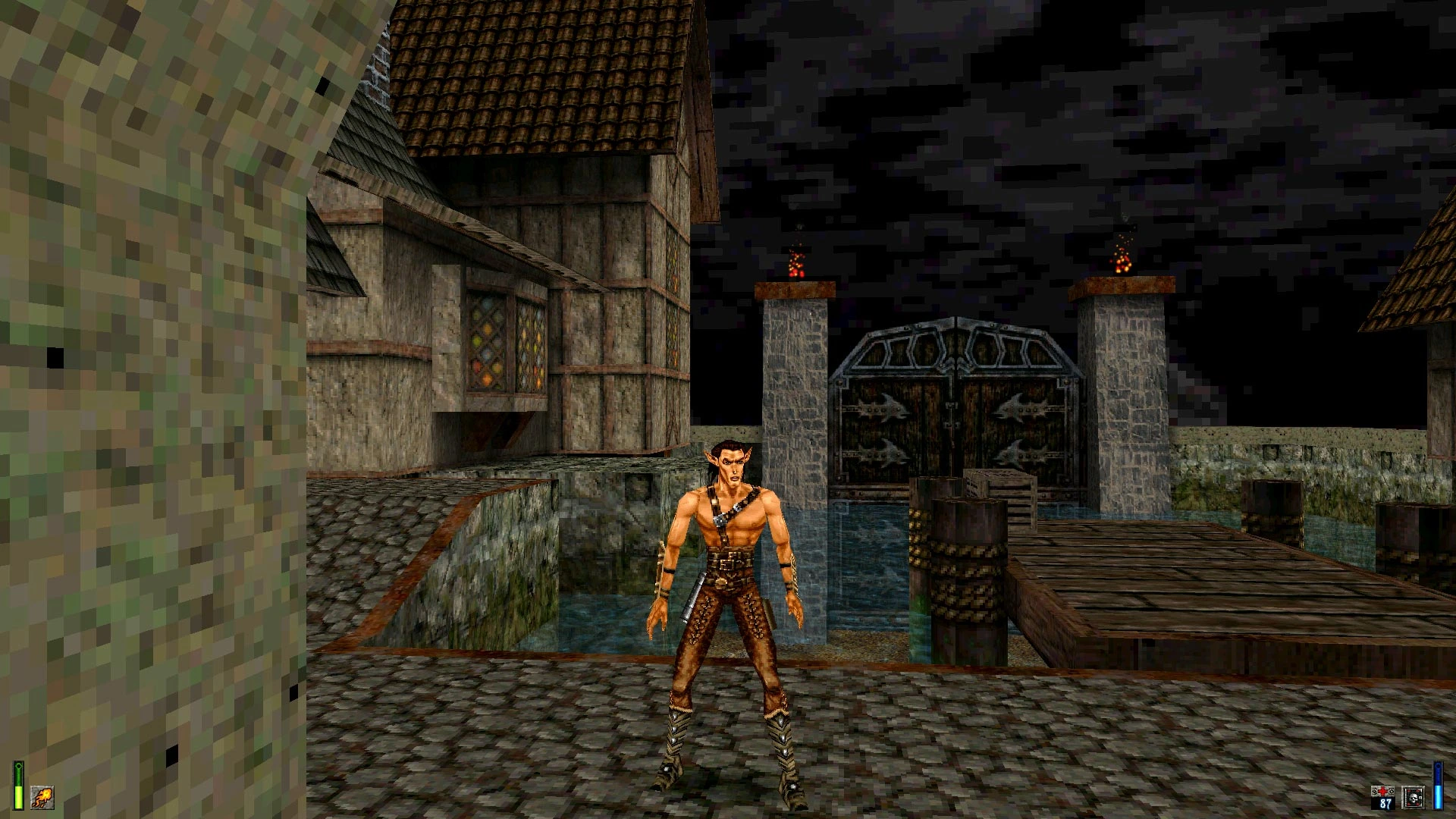Click the diamond marker atop the green health bar

pos(18,766)
